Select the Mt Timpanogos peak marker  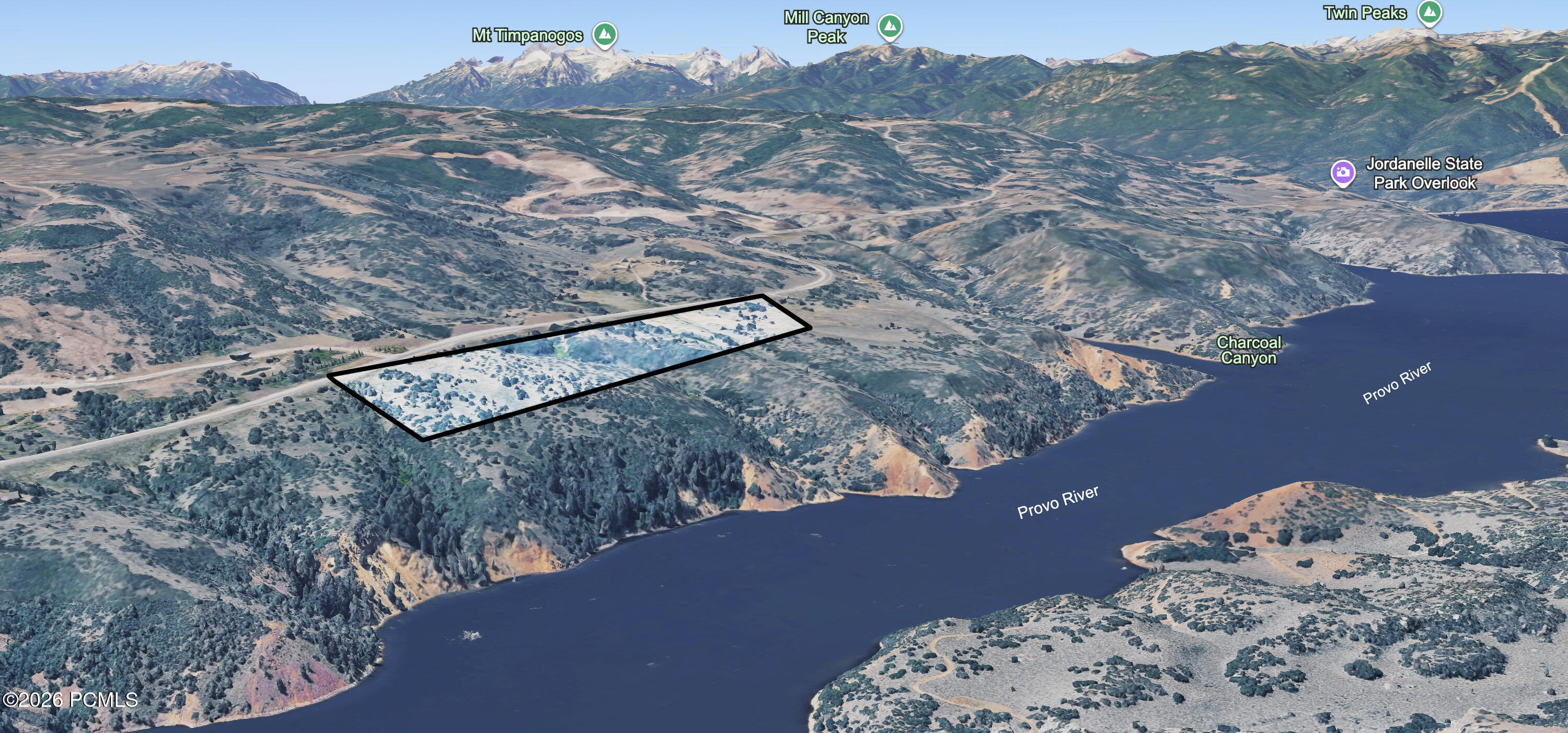604,34
